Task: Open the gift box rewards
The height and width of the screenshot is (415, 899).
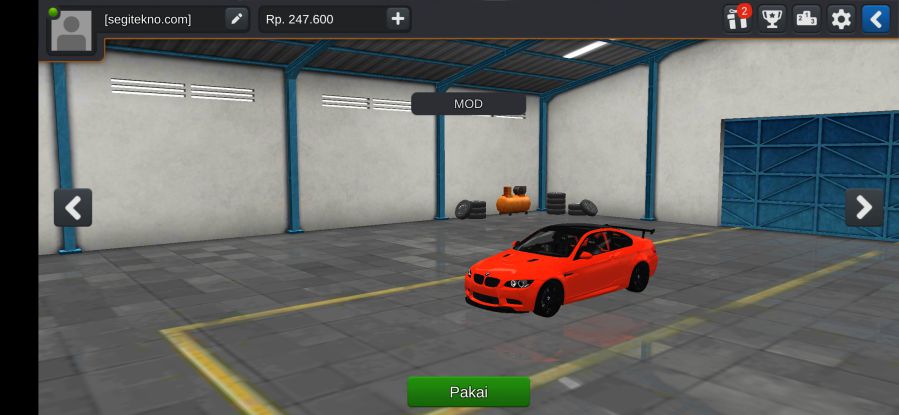Action: click(x=737, y=19)
